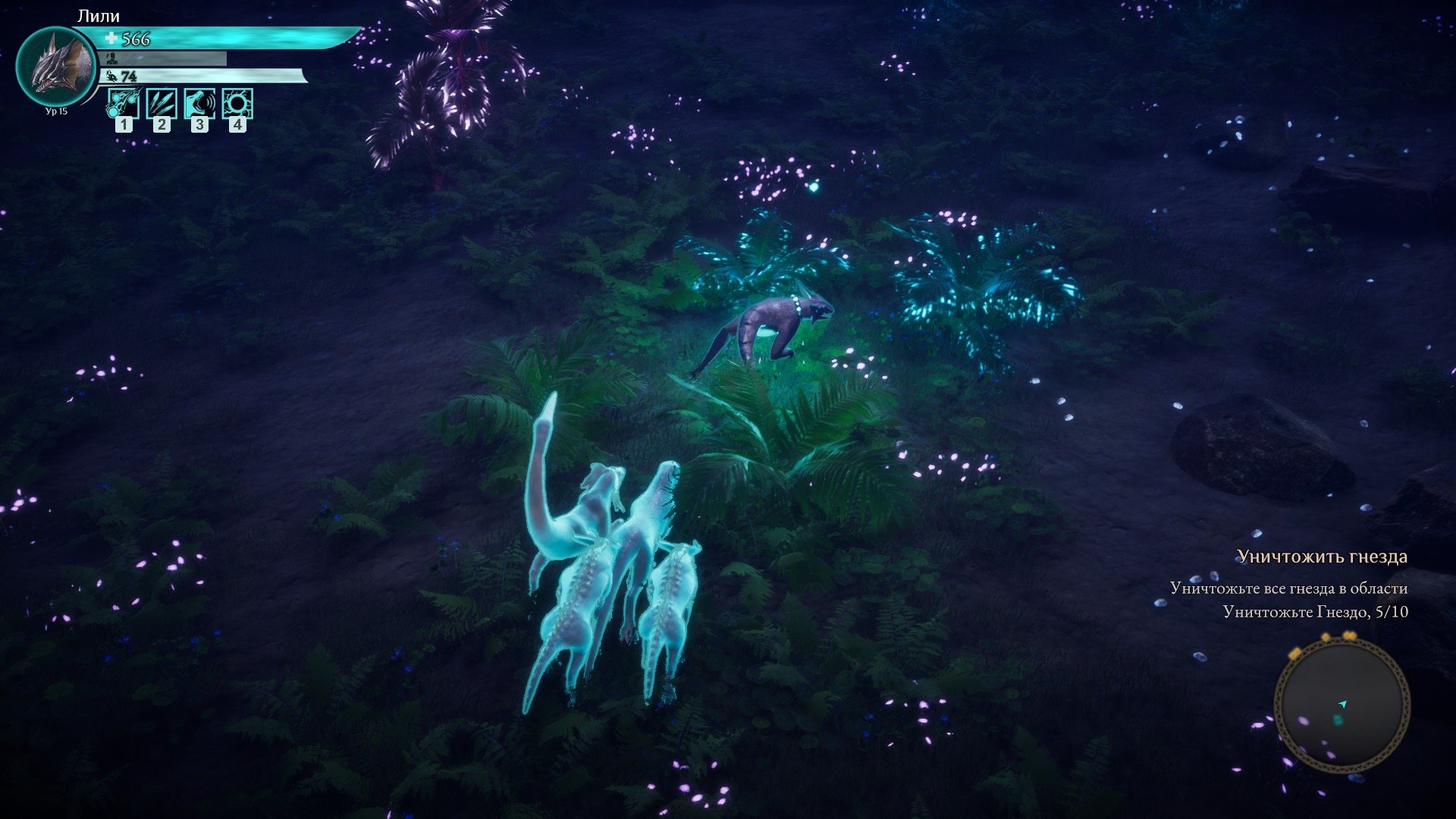The image size is (1456, 819).
Task: Open the circular minimap
Action: pos(1341,705)
